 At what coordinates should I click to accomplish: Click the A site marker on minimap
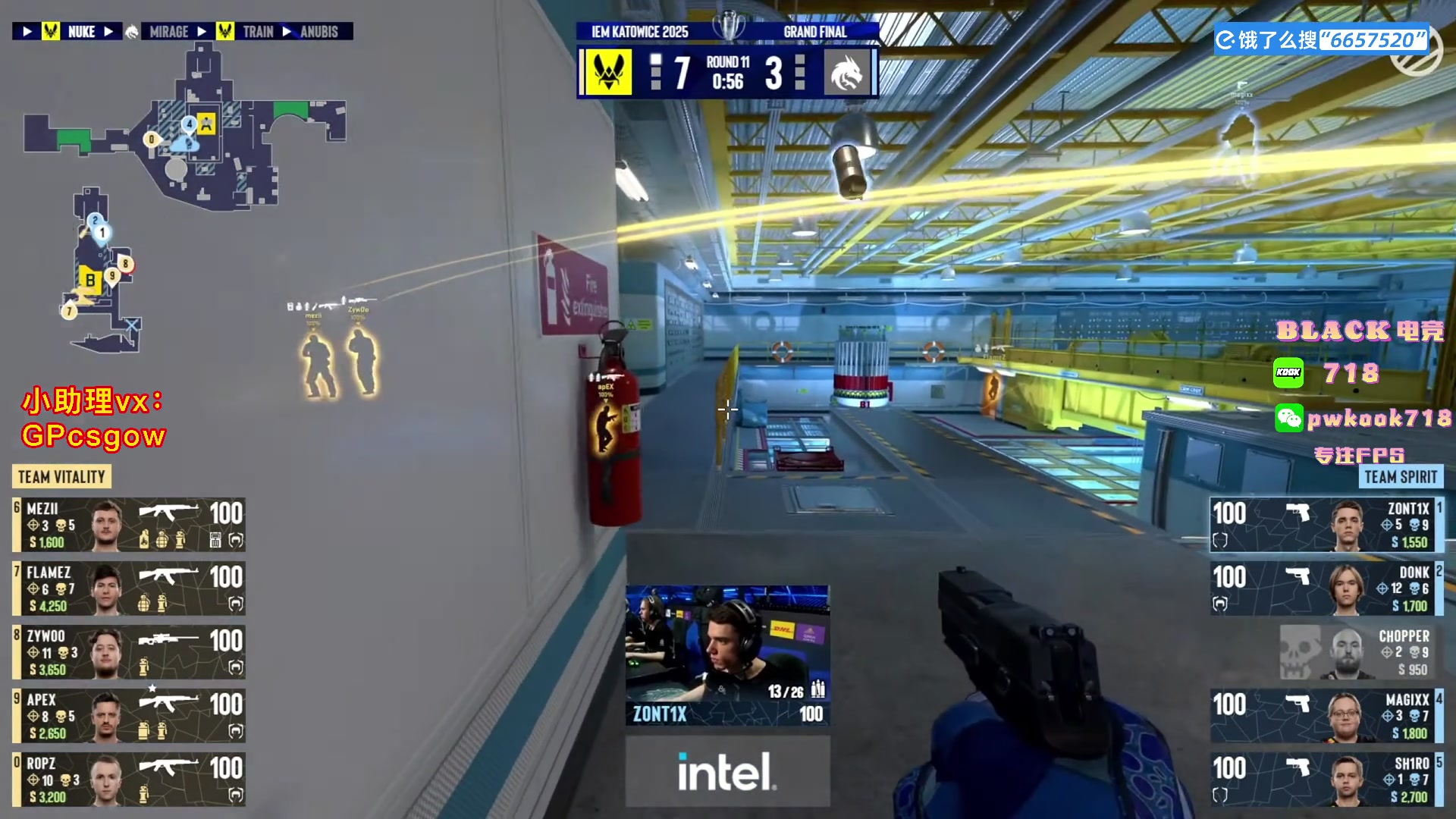(206, 123)
